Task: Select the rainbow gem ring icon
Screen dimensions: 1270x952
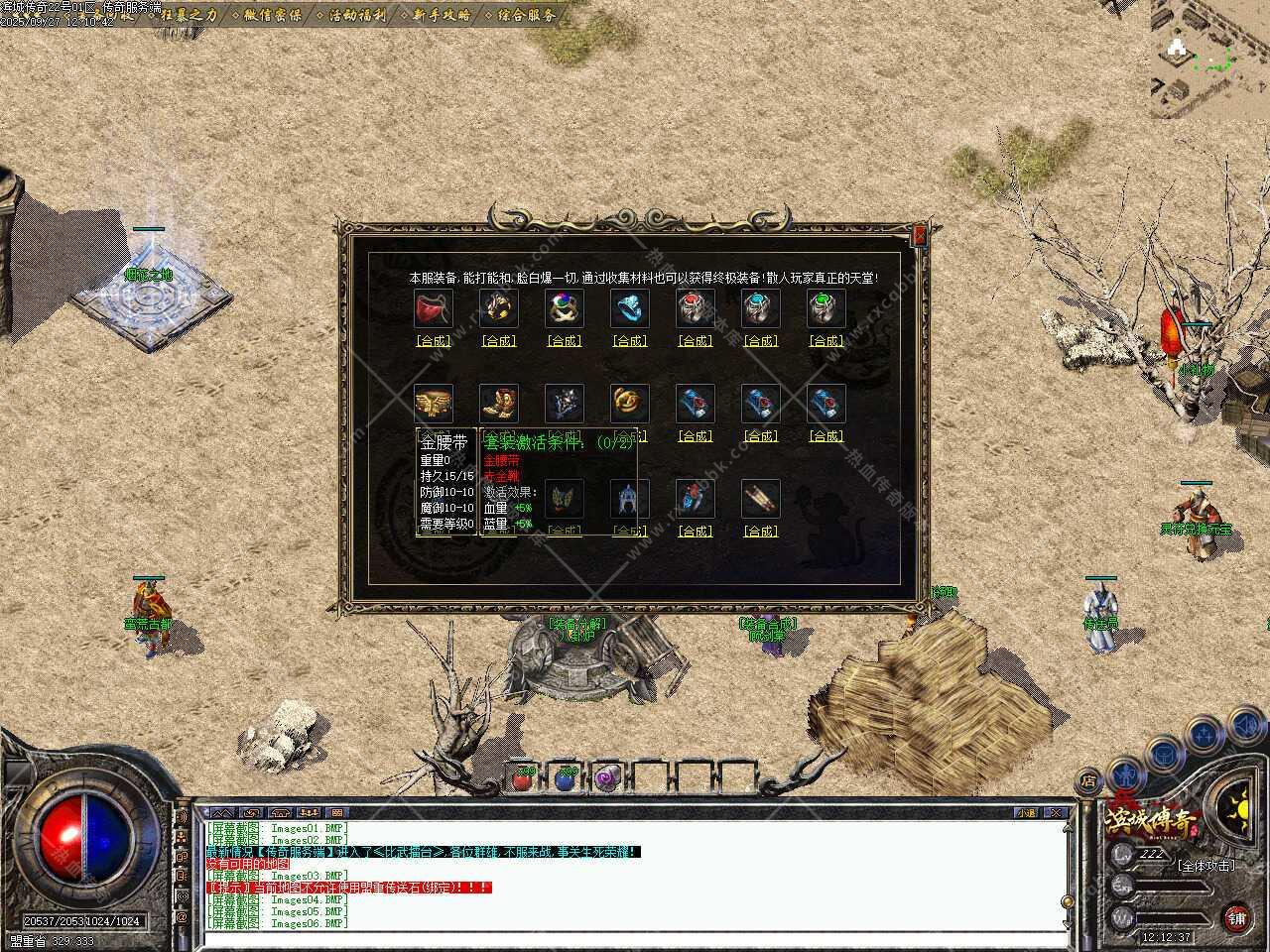Action: (x=564, y=308)
